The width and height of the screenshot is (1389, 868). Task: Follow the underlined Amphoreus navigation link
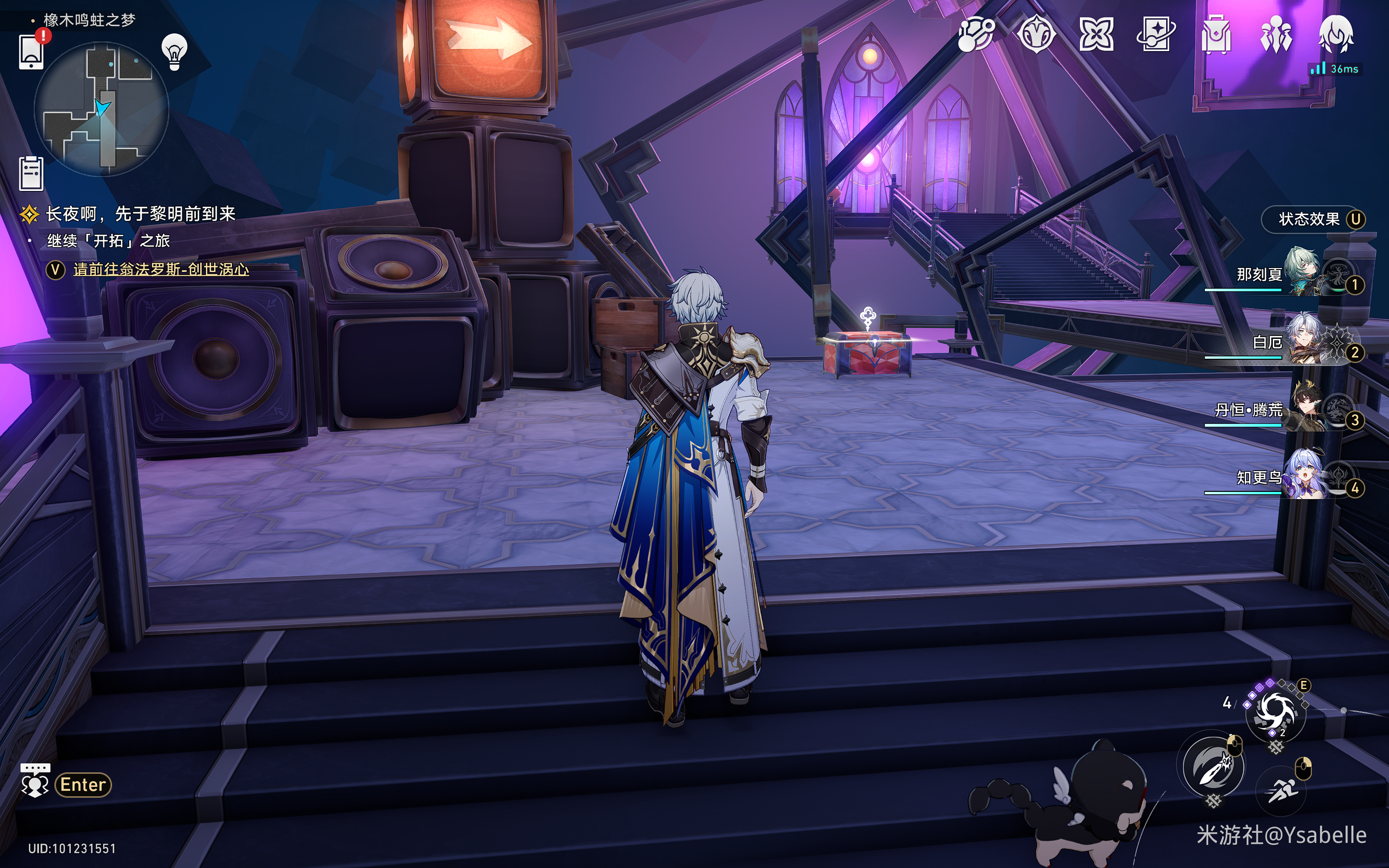click(161, 269)
